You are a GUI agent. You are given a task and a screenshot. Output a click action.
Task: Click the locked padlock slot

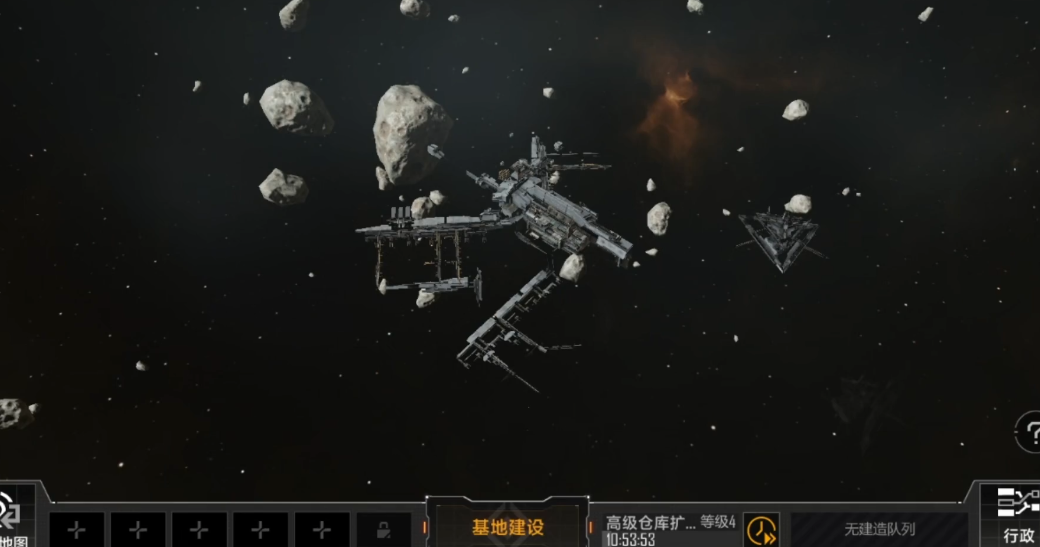point(383,530)
